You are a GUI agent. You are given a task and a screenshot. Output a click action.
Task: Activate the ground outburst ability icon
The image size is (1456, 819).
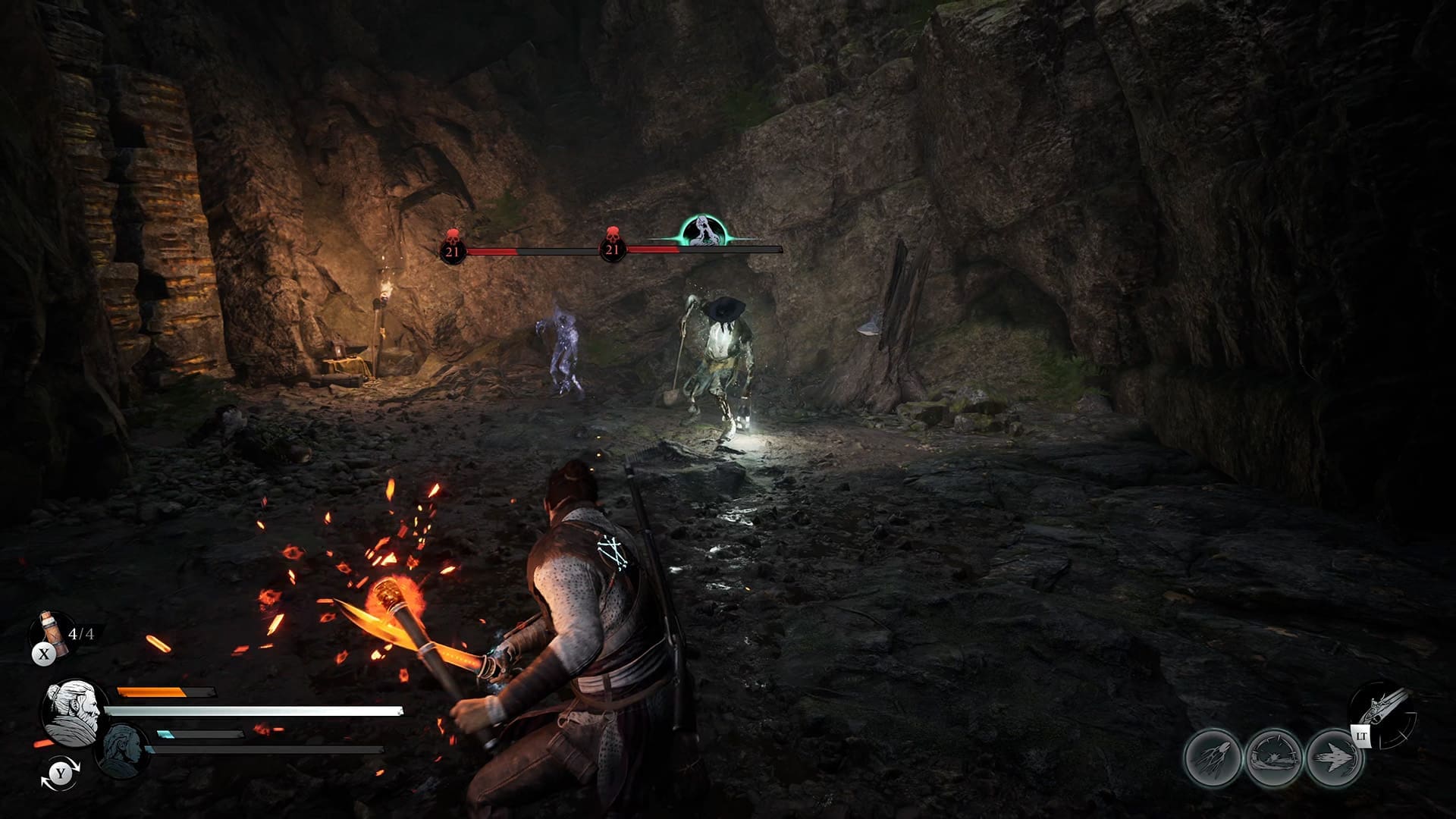(x=1273, y=758)
